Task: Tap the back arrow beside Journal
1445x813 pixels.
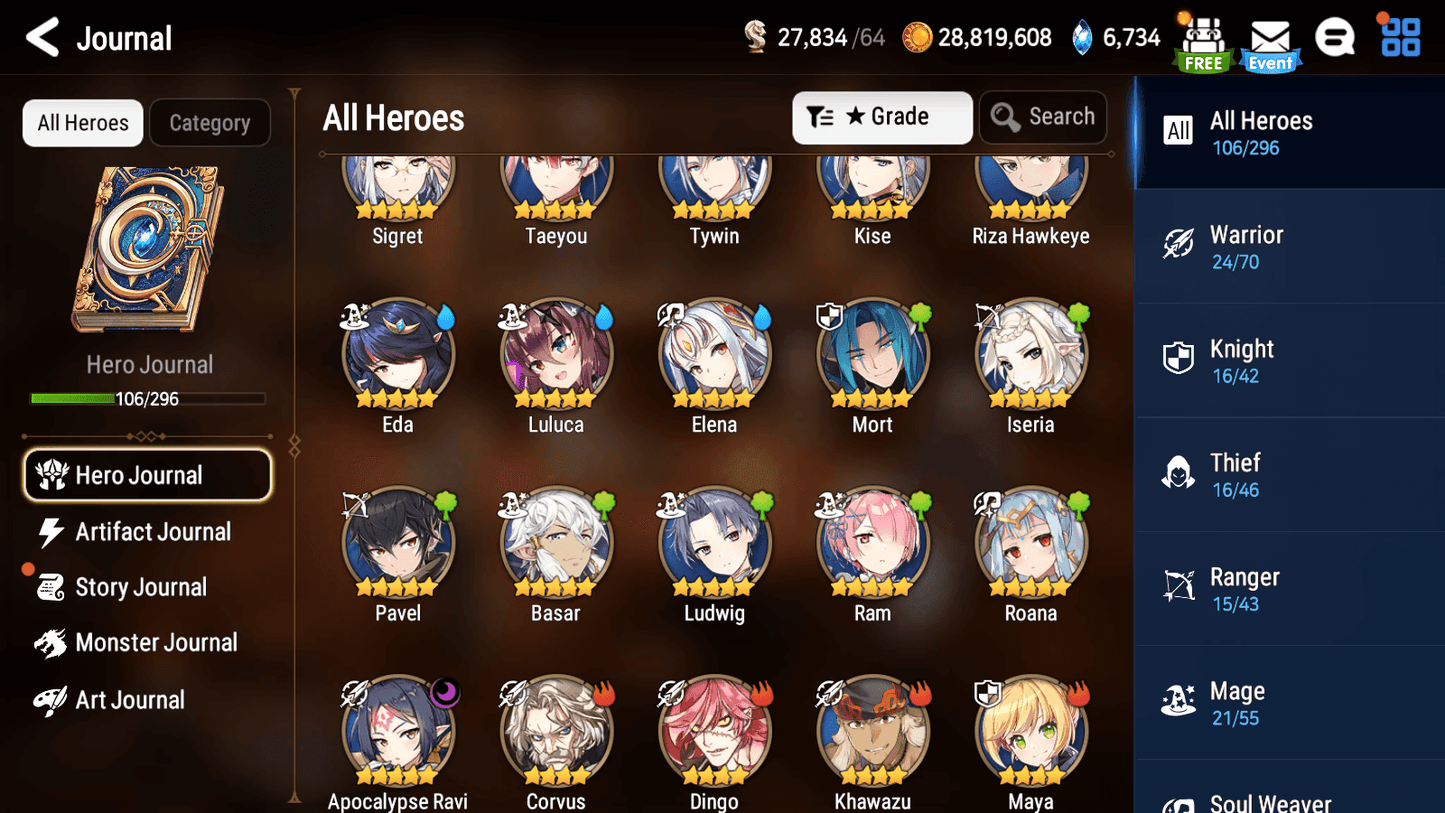Action: pos(42,36)
